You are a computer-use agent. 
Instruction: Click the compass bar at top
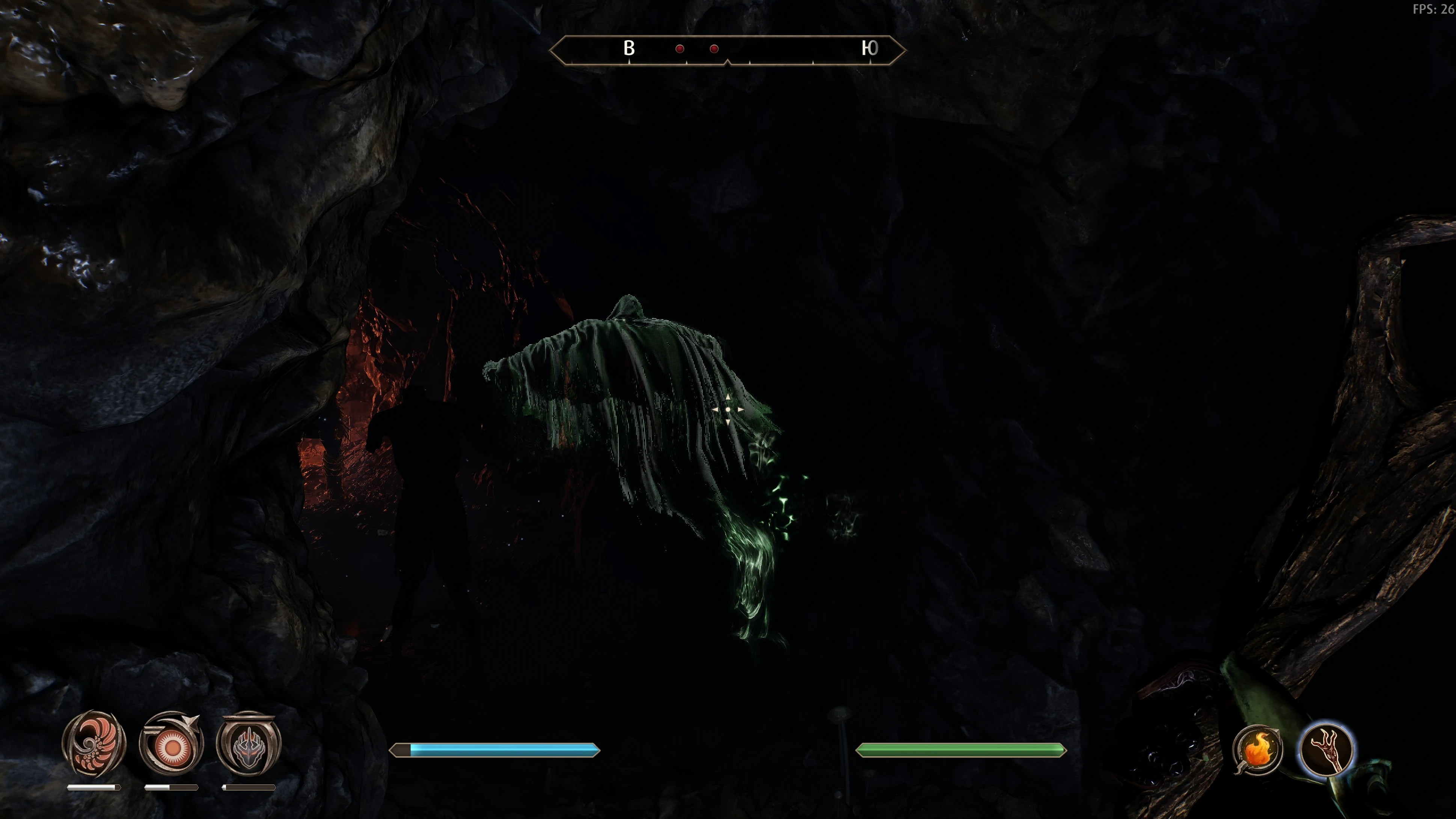(727, 50)
